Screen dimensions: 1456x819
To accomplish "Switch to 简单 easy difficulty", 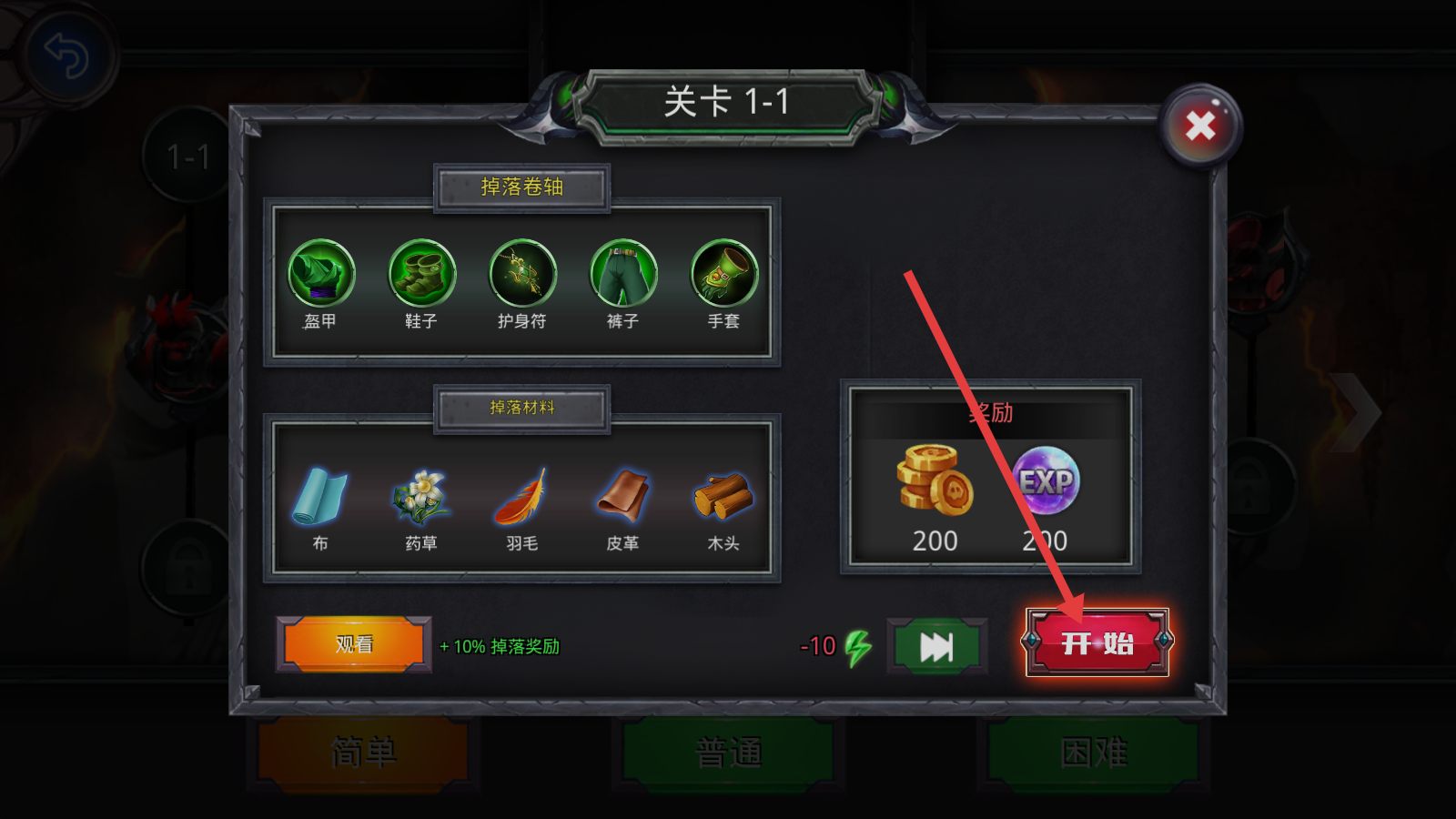I will point(363,753).
